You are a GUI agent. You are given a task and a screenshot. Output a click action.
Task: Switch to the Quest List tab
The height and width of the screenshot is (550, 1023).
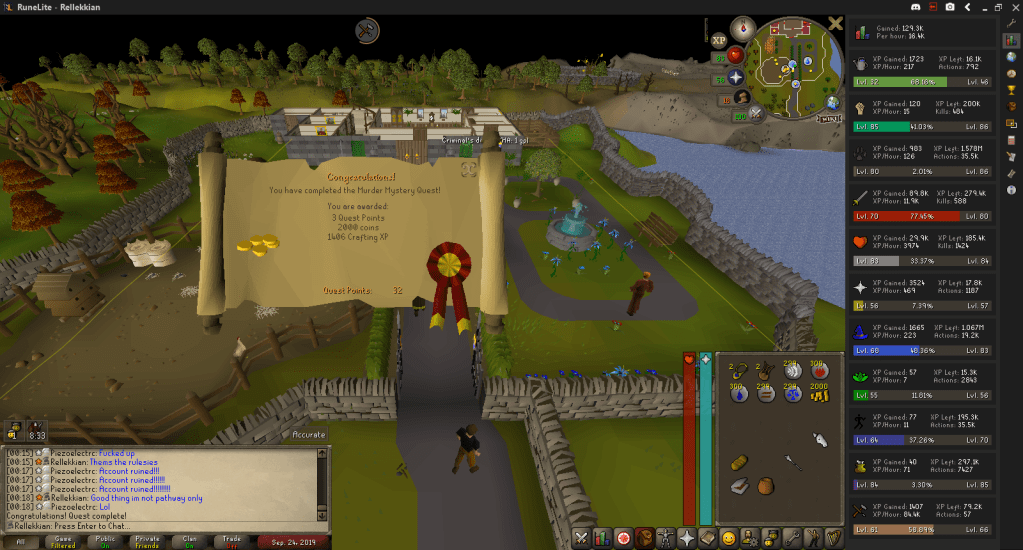[626, 537]
